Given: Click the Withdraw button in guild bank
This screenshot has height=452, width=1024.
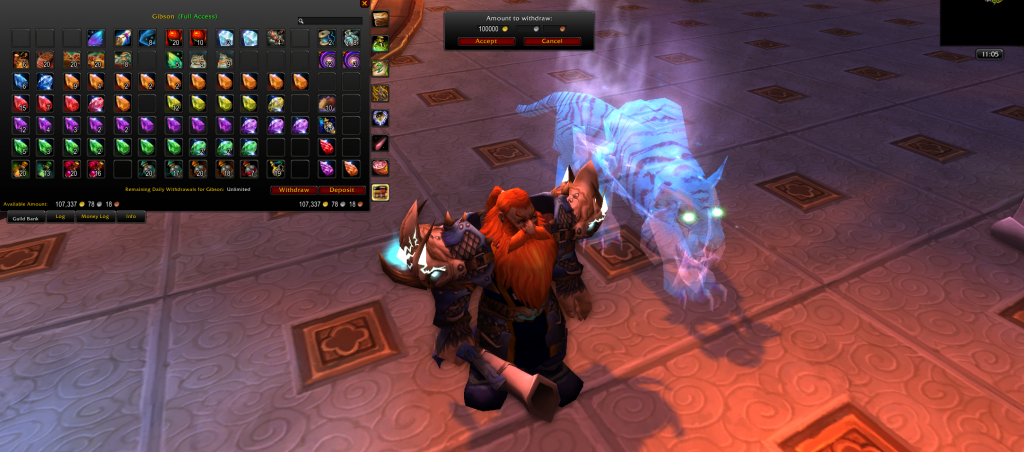Looking at the screenshot, I should pos(294,189).
